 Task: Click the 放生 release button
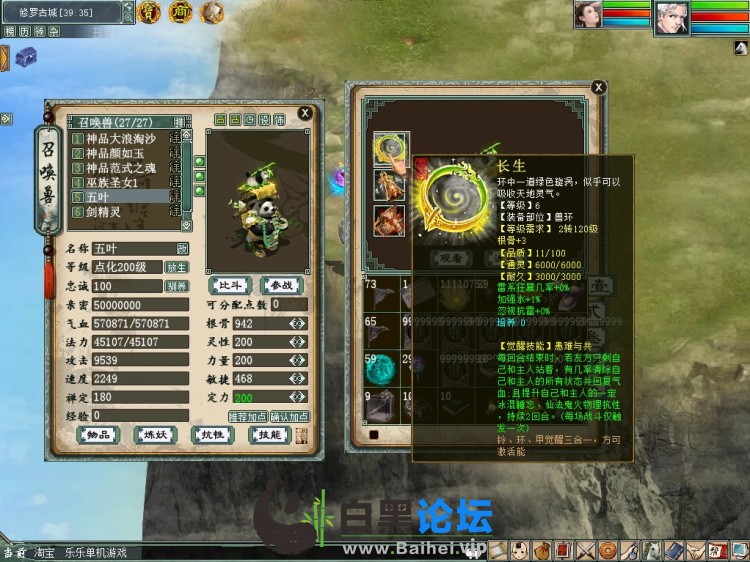(x=177, y=267)
